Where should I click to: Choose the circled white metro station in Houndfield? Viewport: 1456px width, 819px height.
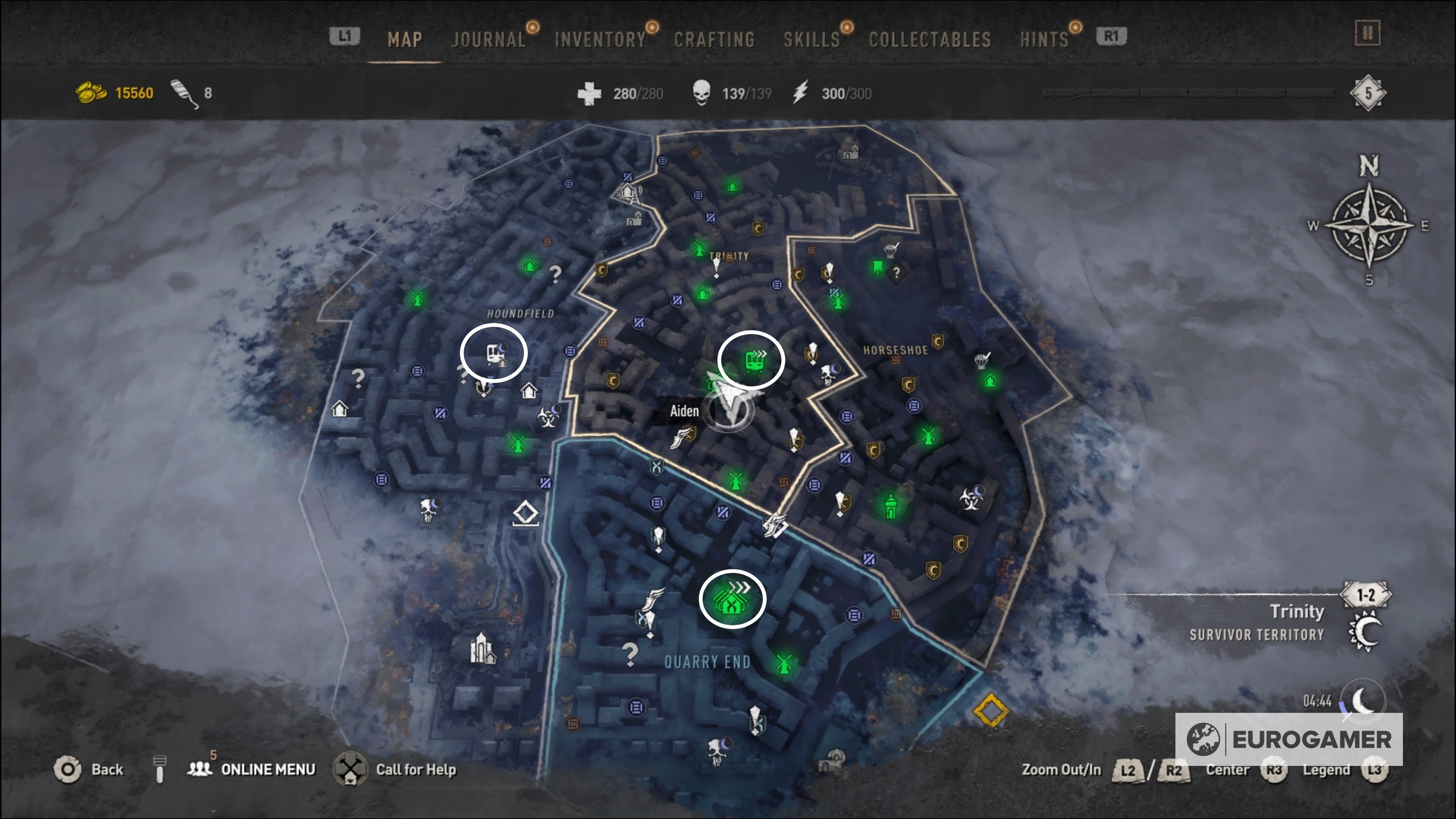tap(494, 354)
